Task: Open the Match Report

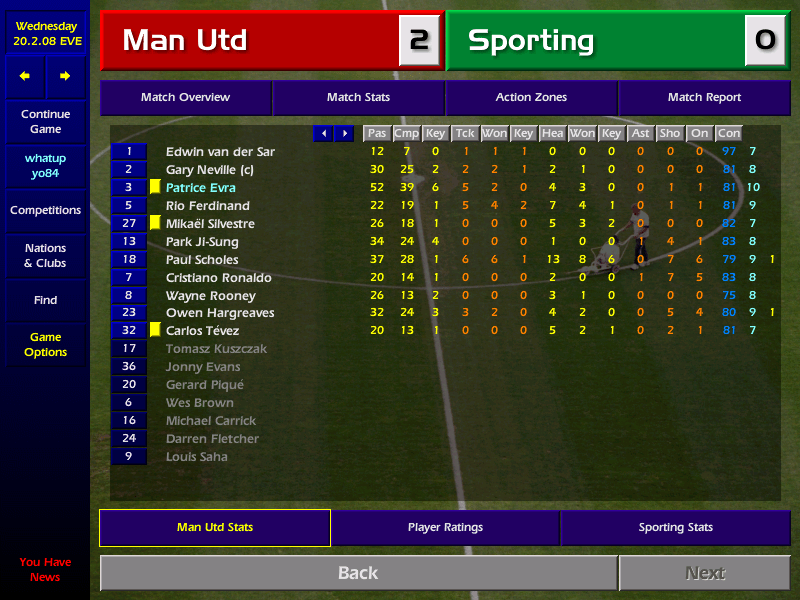Action: (x=704, y=97)
